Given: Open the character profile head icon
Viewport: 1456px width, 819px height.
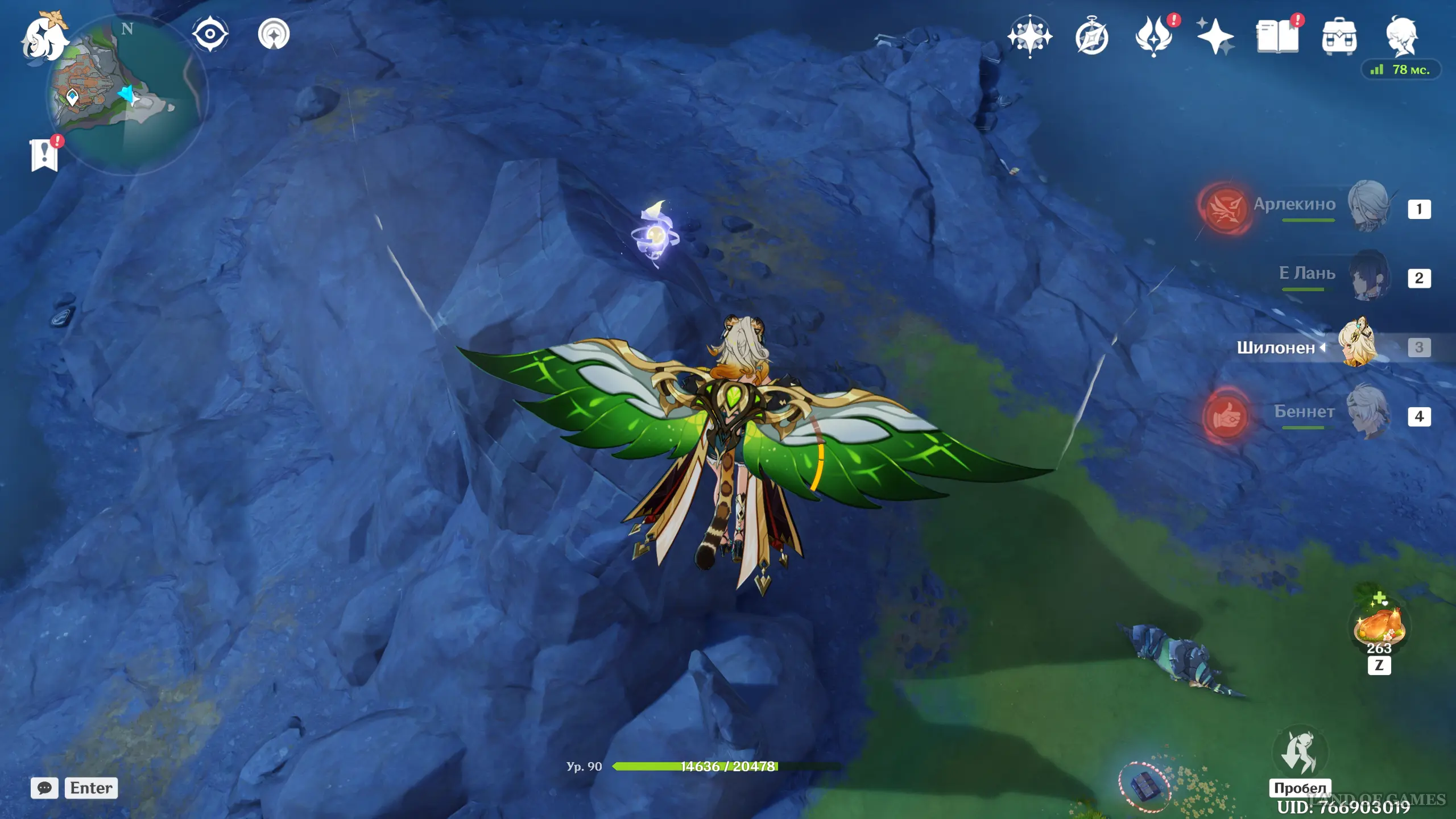Looking at the screenshot, I should tap(1402, 36).
